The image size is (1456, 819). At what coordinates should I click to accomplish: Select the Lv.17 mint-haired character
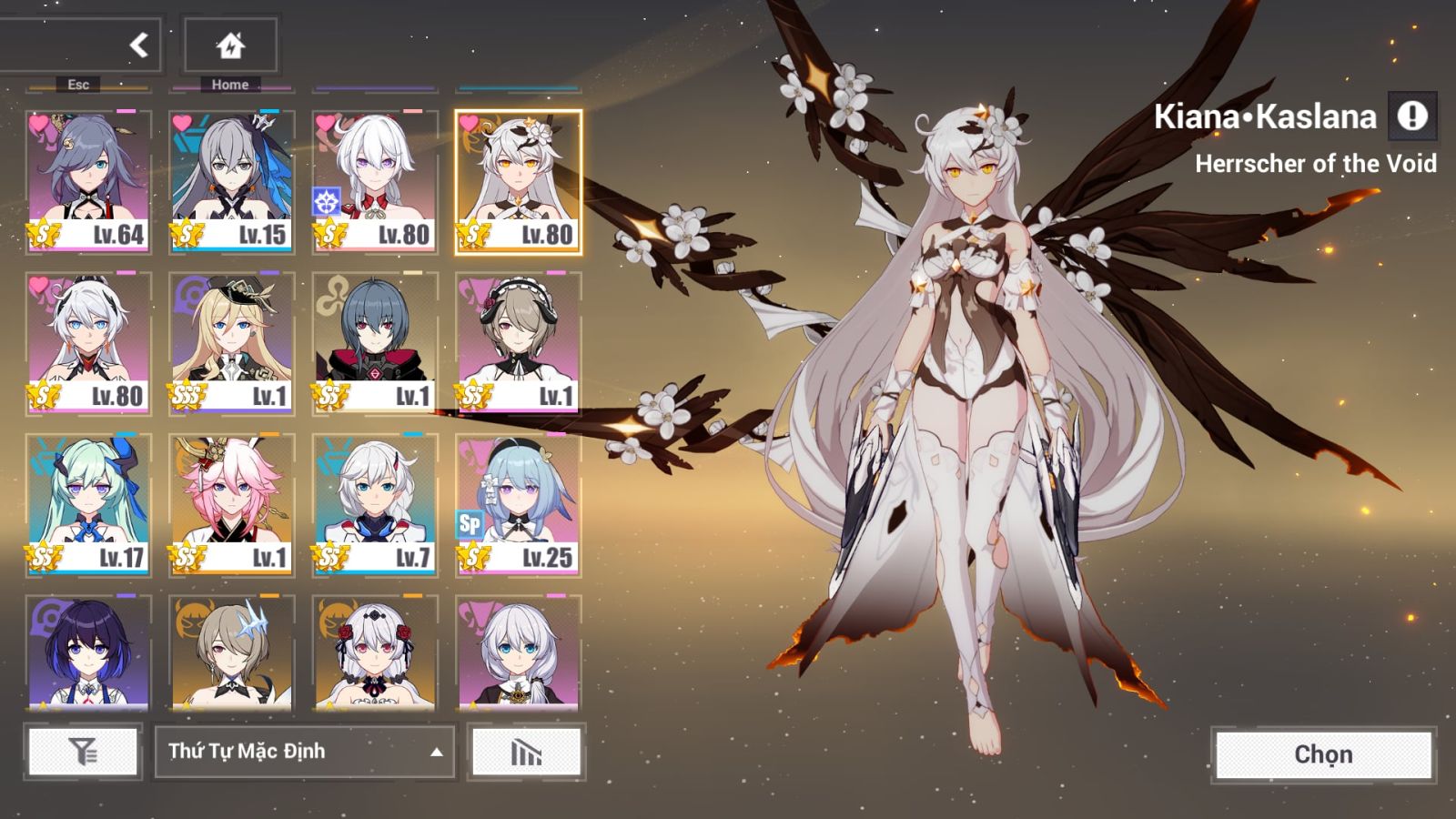coord(88,505)
